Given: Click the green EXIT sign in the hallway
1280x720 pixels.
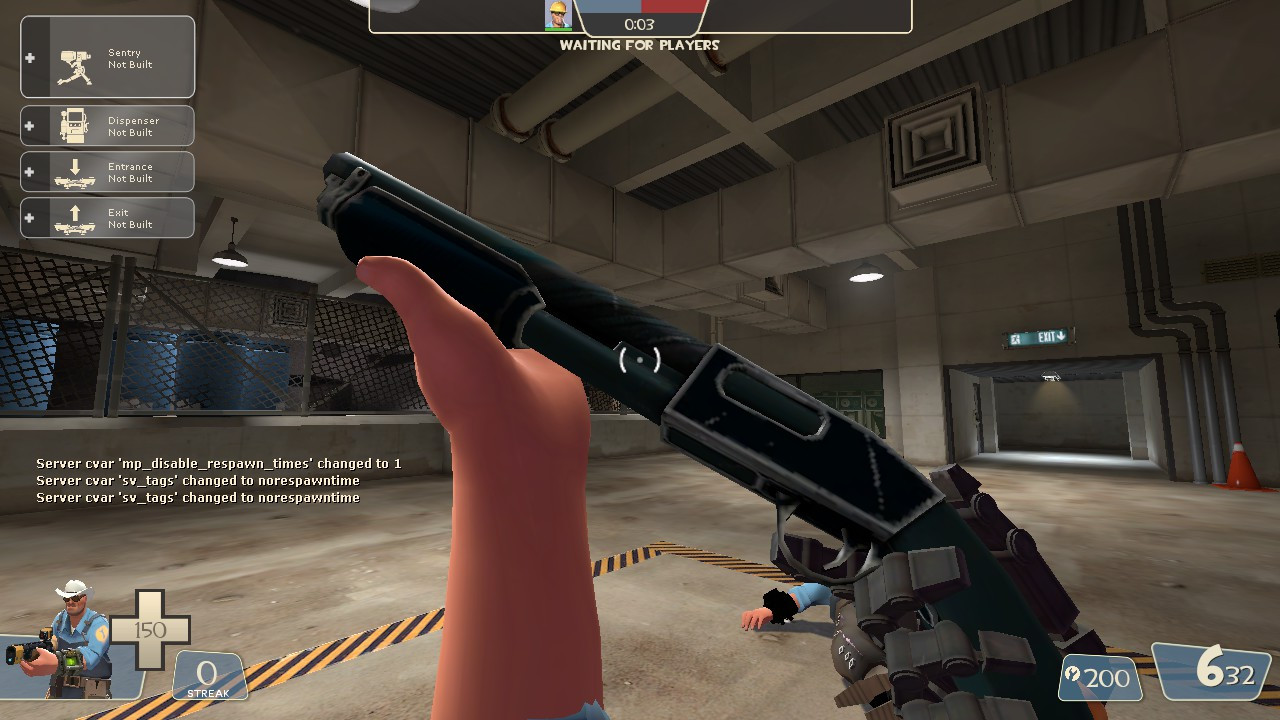Looking at the screenshot, I should (1040, 337).
